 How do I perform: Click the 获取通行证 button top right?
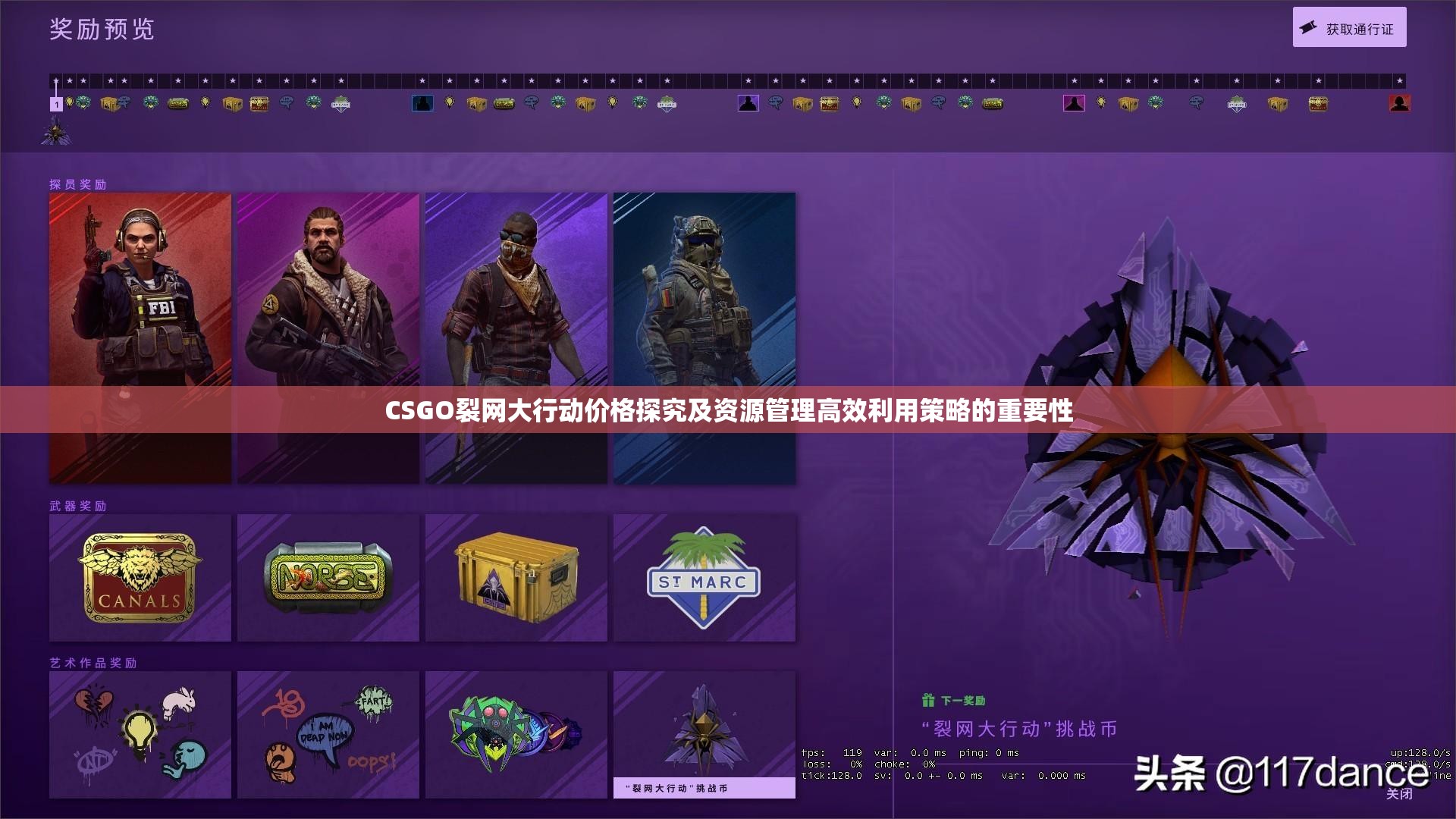pos(1349,26)
